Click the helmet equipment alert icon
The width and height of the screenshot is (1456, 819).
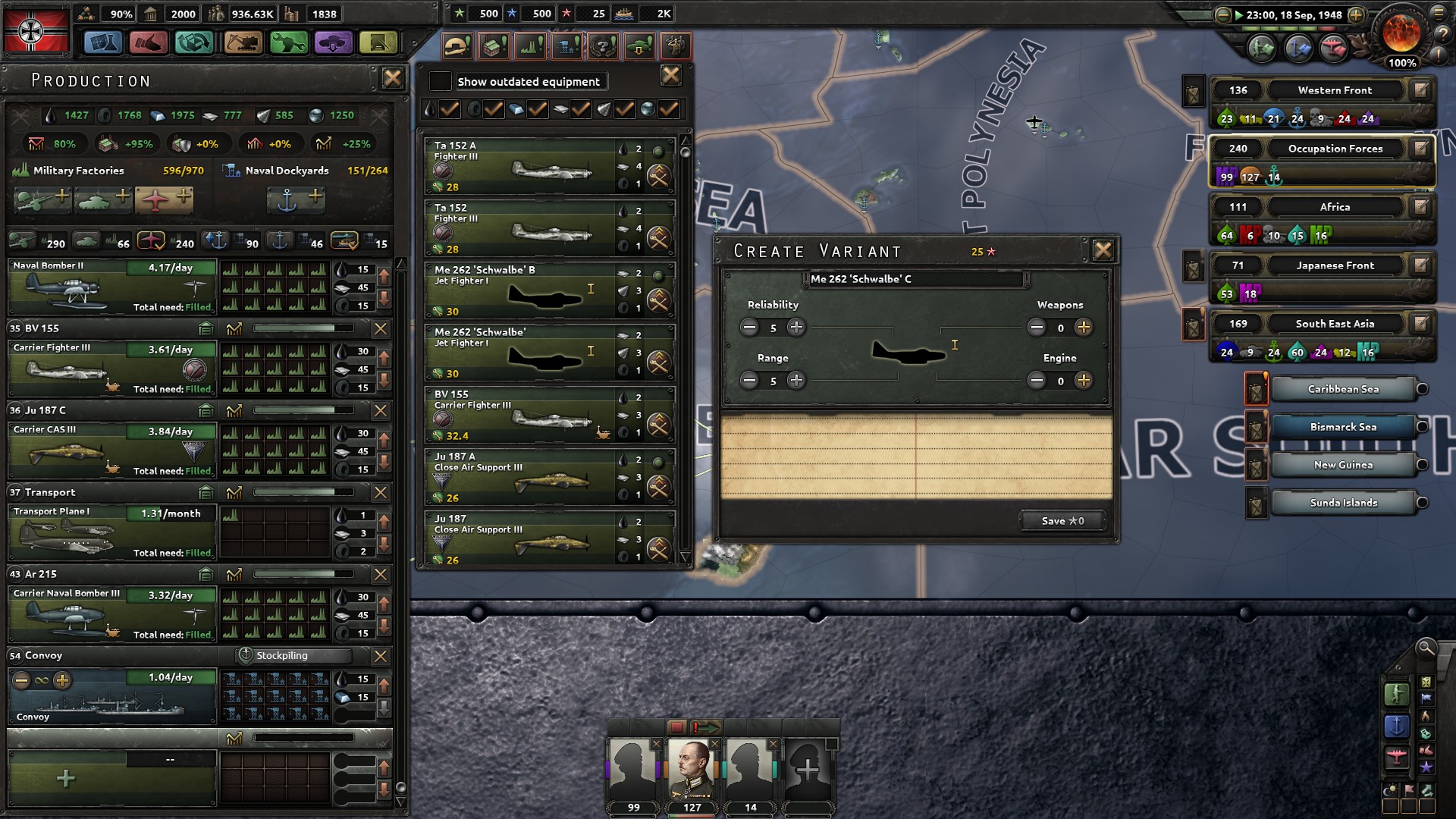tap(459, 45)
